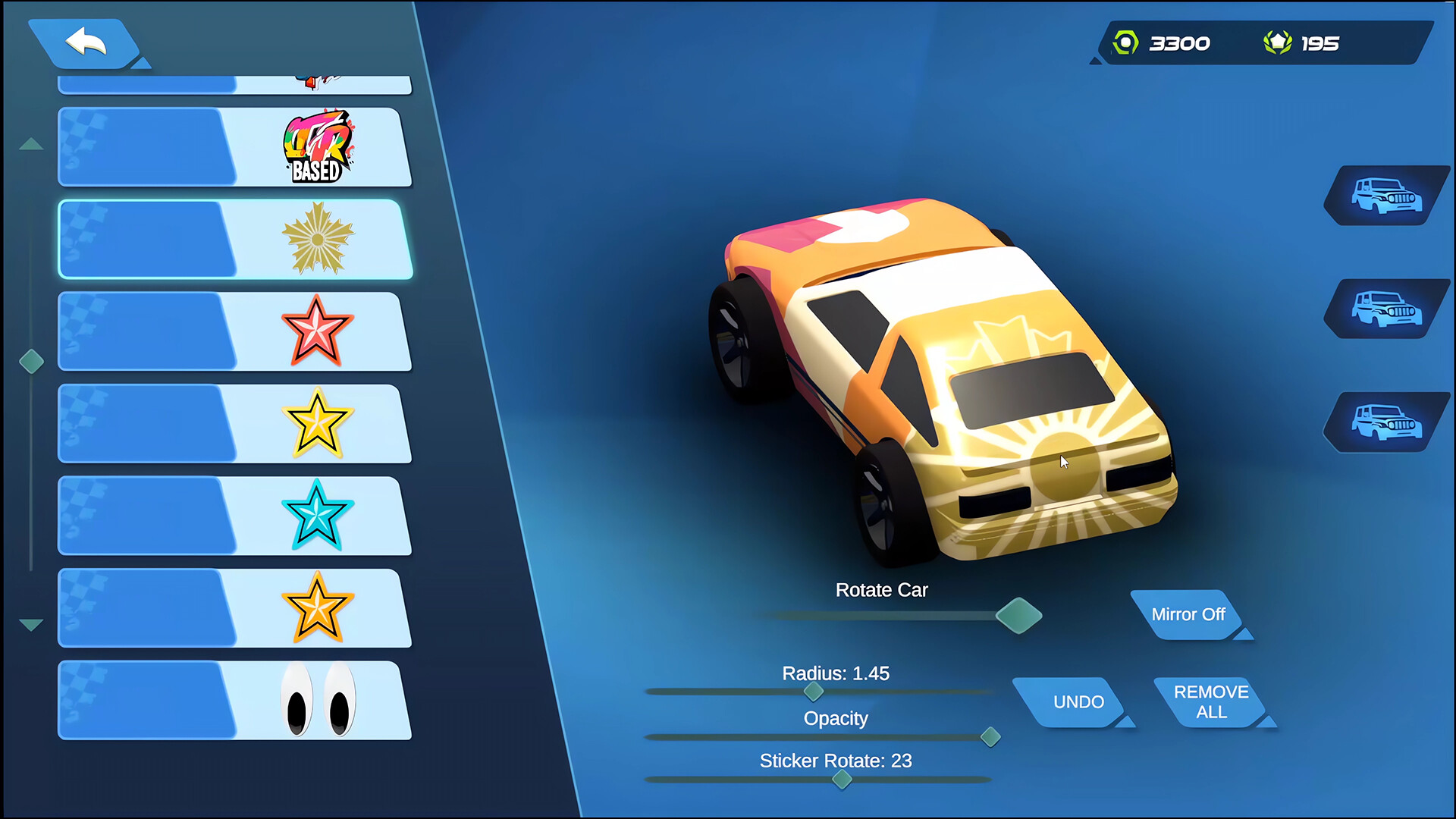This screenshot has height=819, width=1456.
Task: Click UNDO to revert last sticker change
Action: 1077,701
